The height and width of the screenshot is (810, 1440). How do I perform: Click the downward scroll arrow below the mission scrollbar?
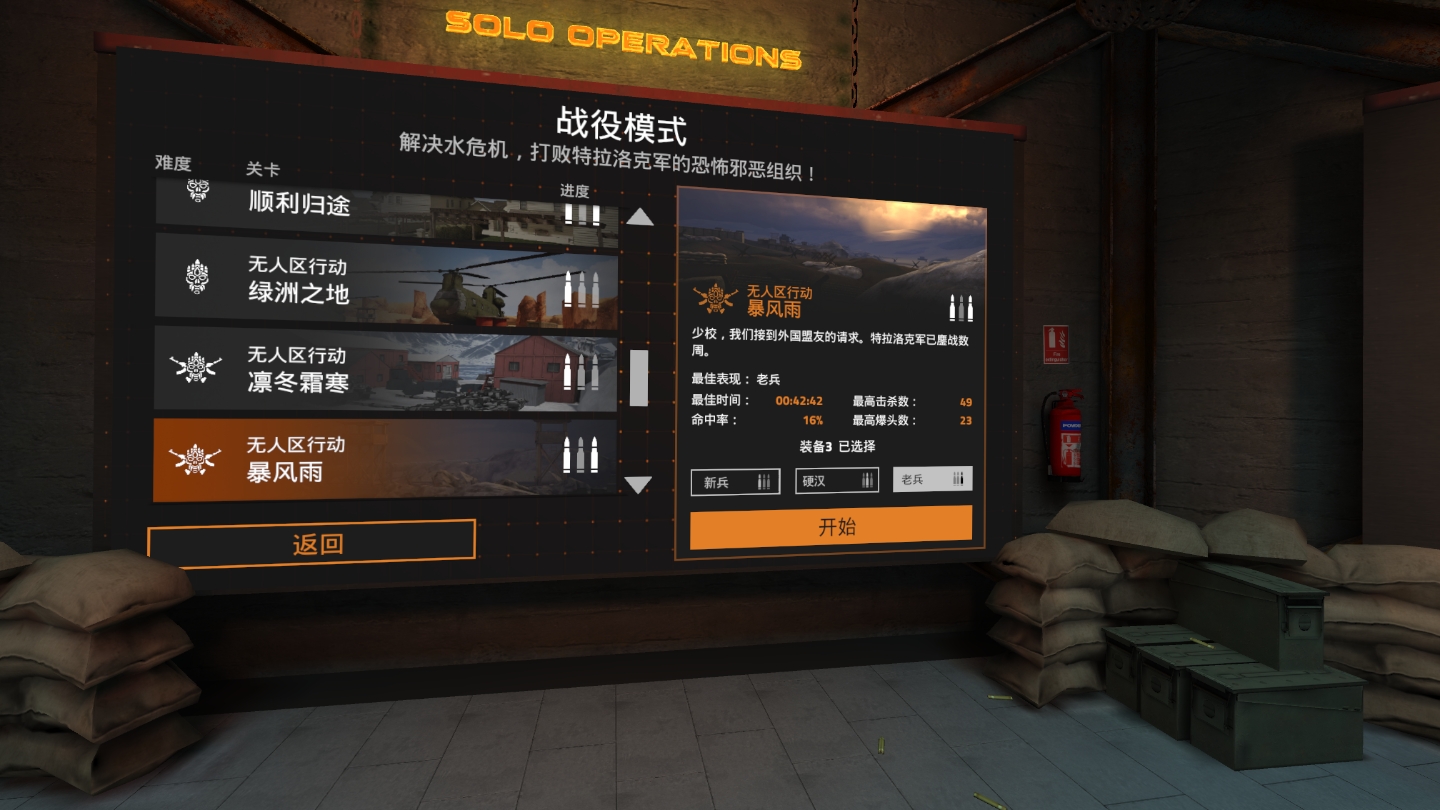(x=638, y=486)
